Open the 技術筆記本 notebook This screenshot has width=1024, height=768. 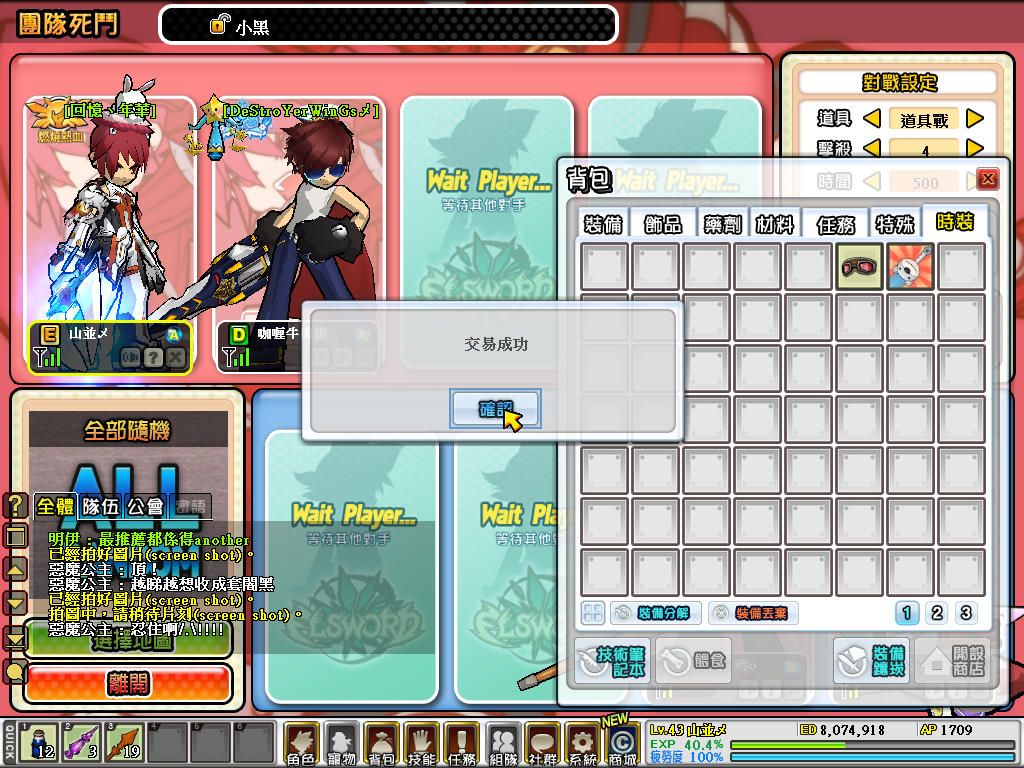click(x=610, y=661)
